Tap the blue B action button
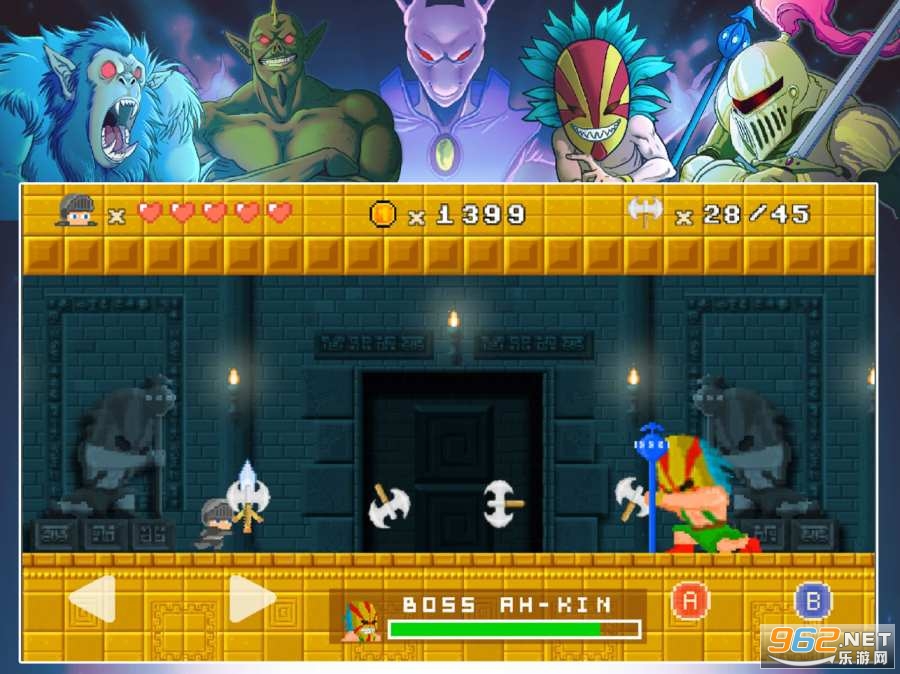The height and width of the screenshot is (674, 900). pos(812,600)
